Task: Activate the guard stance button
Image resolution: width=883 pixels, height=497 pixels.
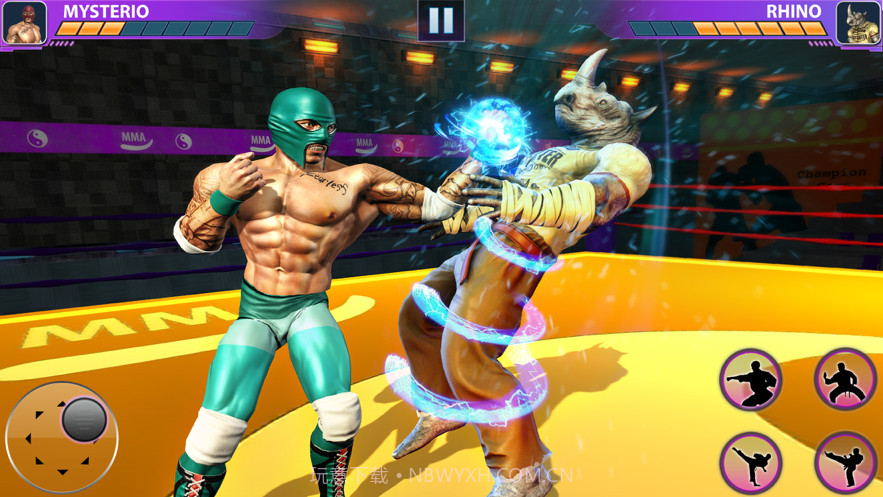Action: click(x=845, y=379)
